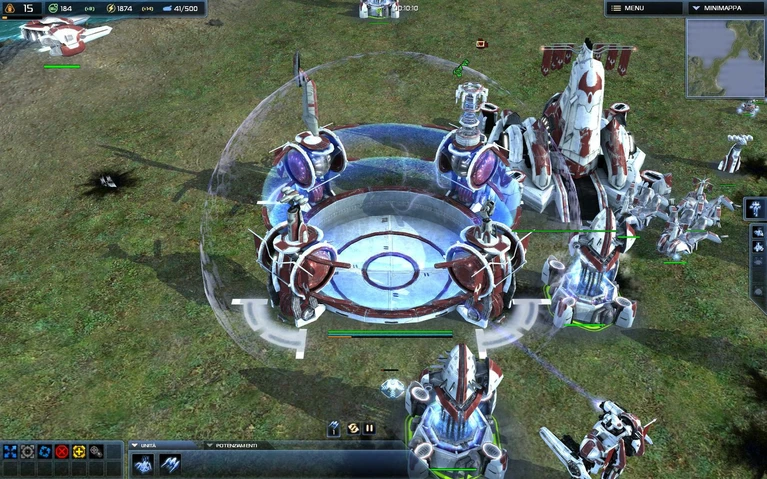Choose the red stop command icon
Image resolution: width=767 pixels, height=479 pixels.
point(61,452)
